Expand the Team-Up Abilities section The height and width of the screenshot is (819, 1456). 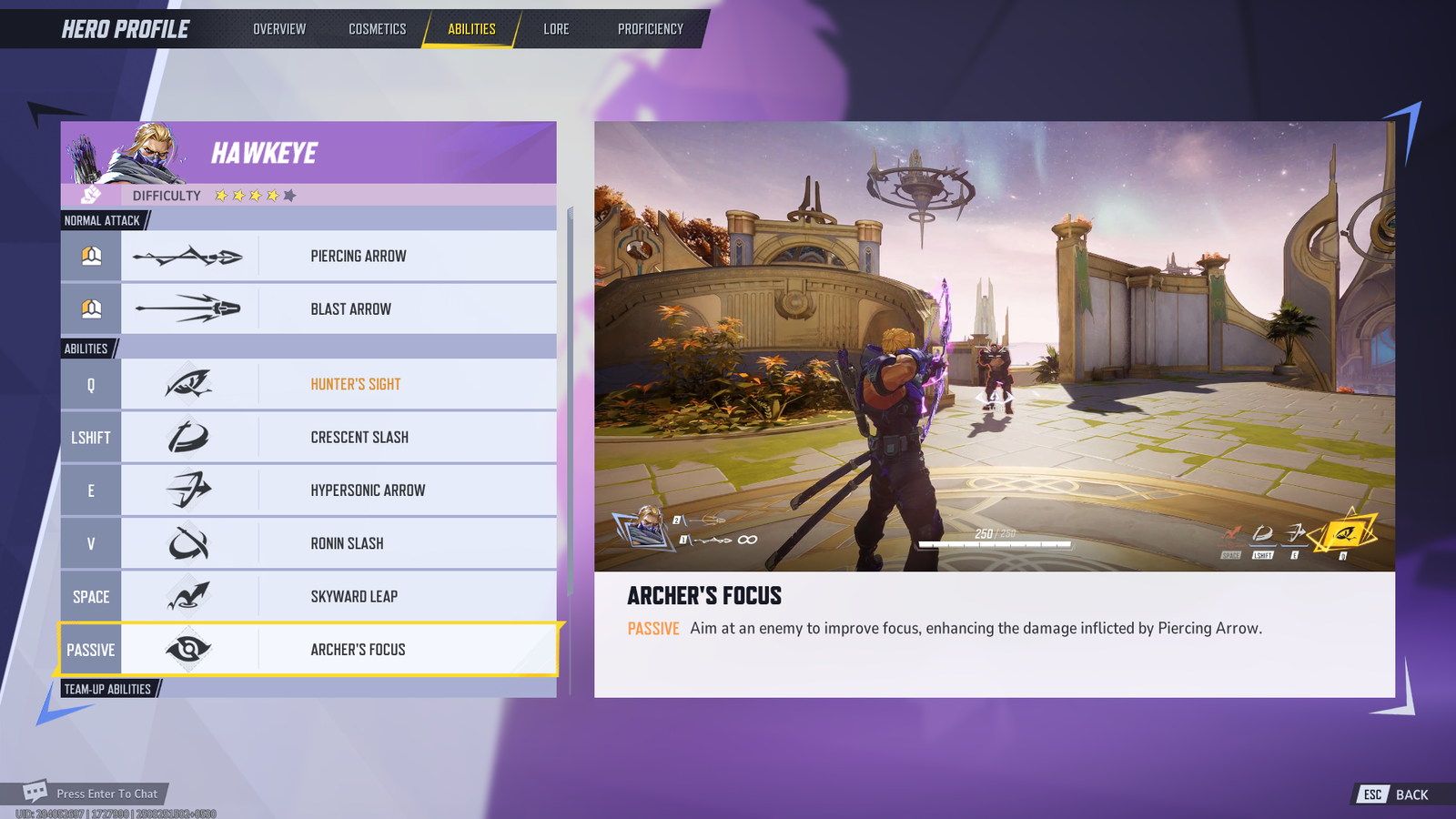tap(106, 689)
